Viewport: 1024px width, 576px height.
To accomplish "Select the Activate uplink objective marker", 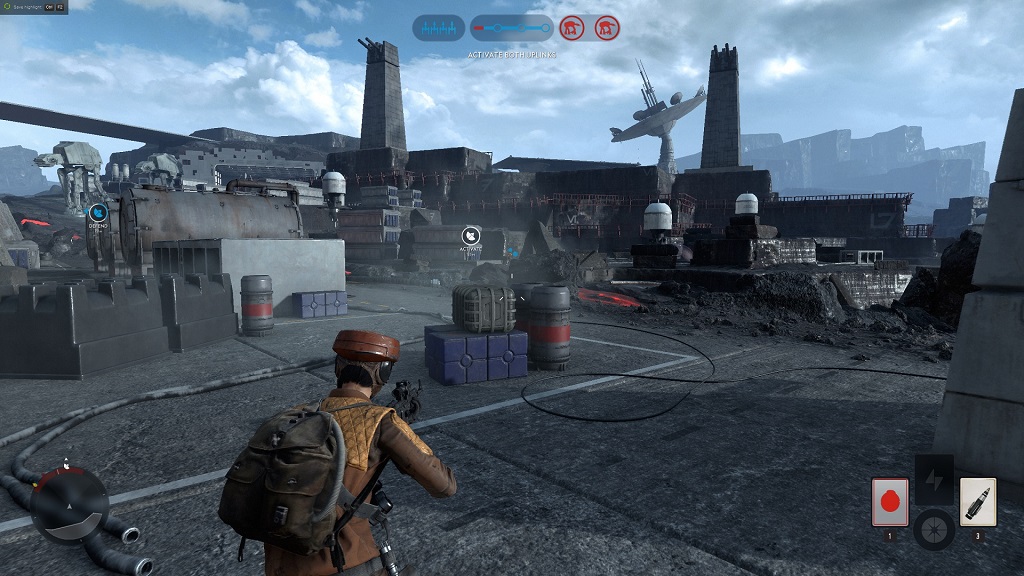I will 470,237.
